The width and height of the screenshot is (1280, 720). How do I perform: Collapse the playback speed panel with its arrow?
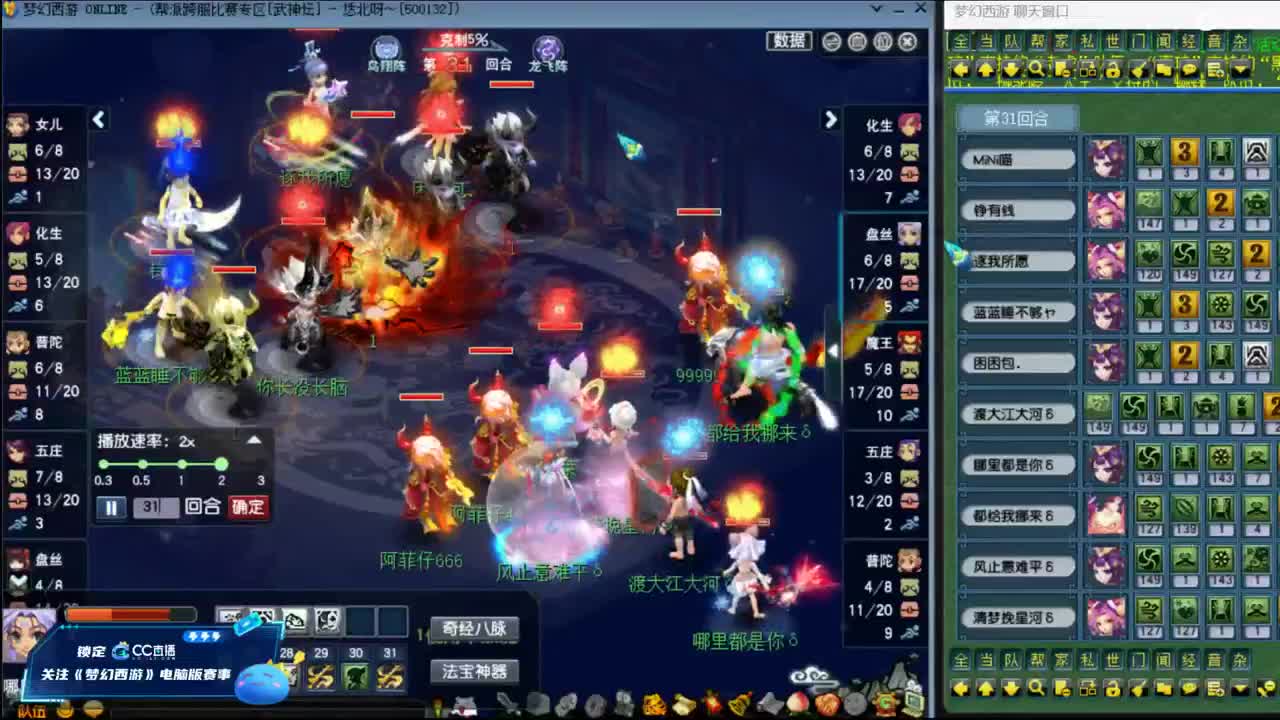click(x=253, y=440)
